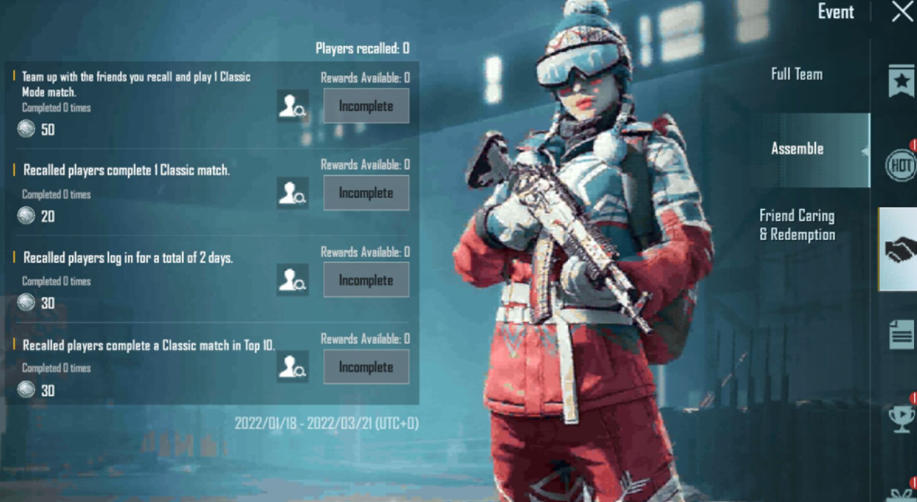Select the handshake sidebar category
Viewport: 917px width, 502px height.
point(899,249)
